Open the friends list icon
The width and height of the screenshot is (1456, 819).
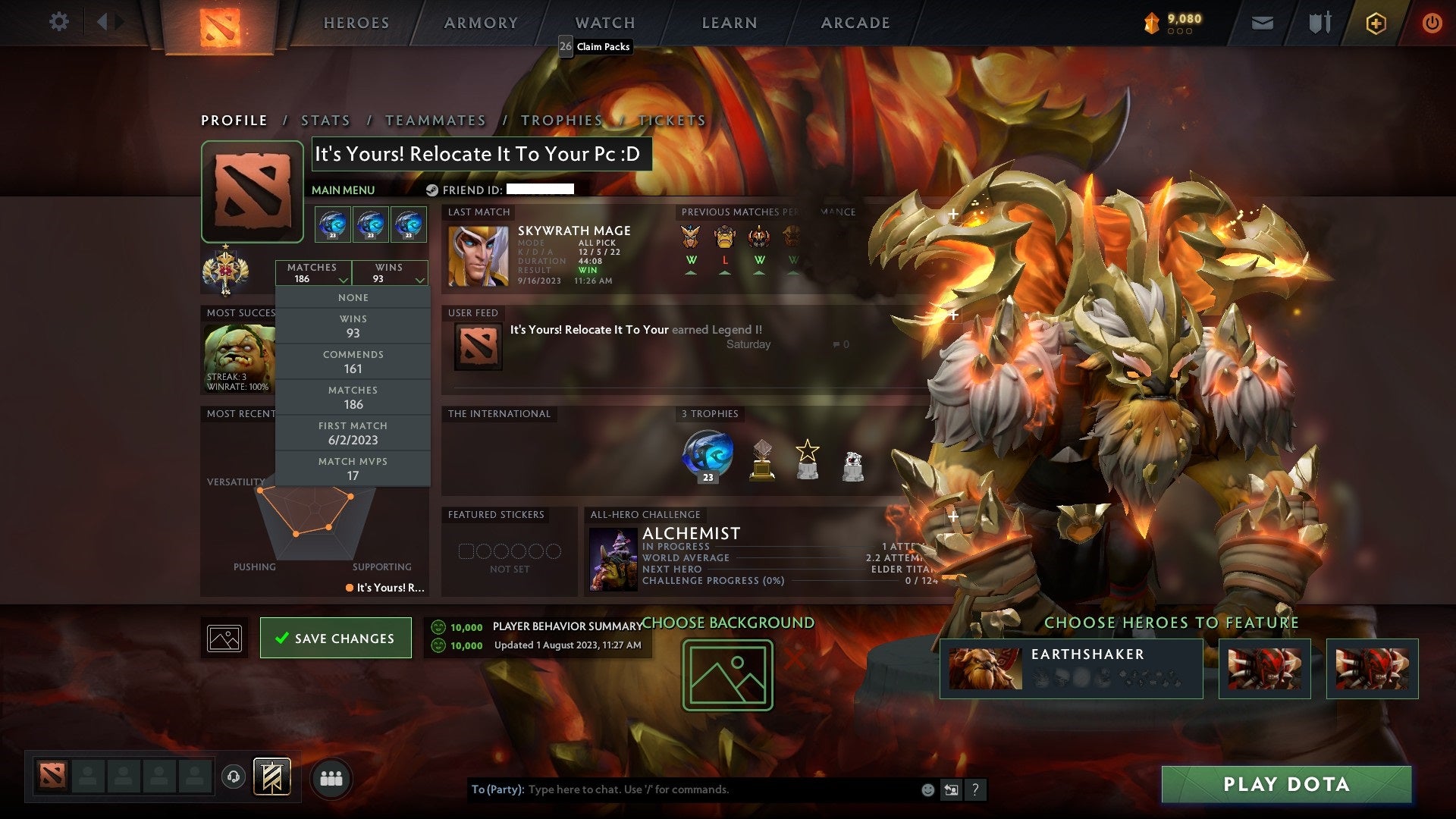[331, 777]
